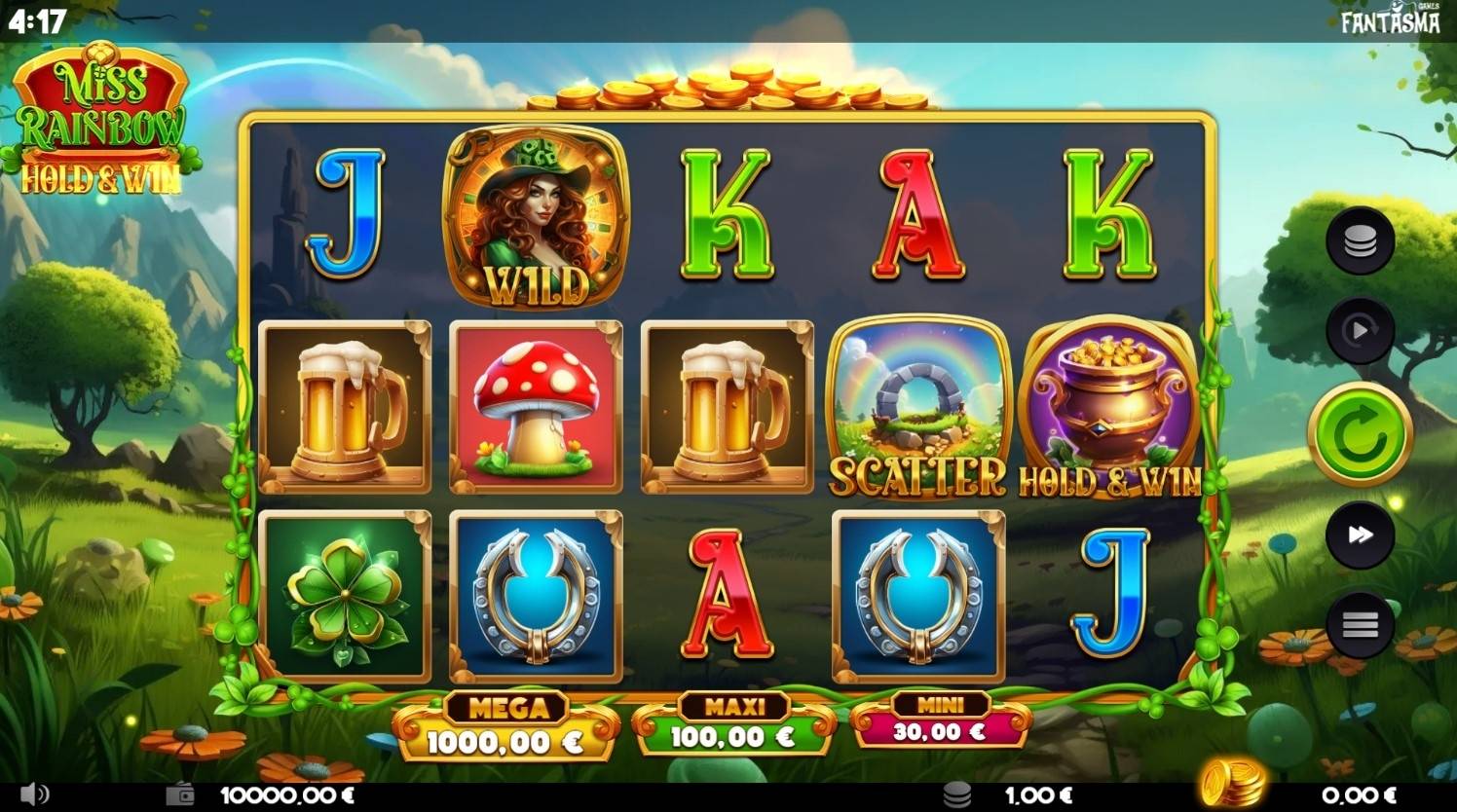Toggle the sound speaker icon
Image resolution: width=1457 pixels, height=812 pixels.
tap(33, 794)
